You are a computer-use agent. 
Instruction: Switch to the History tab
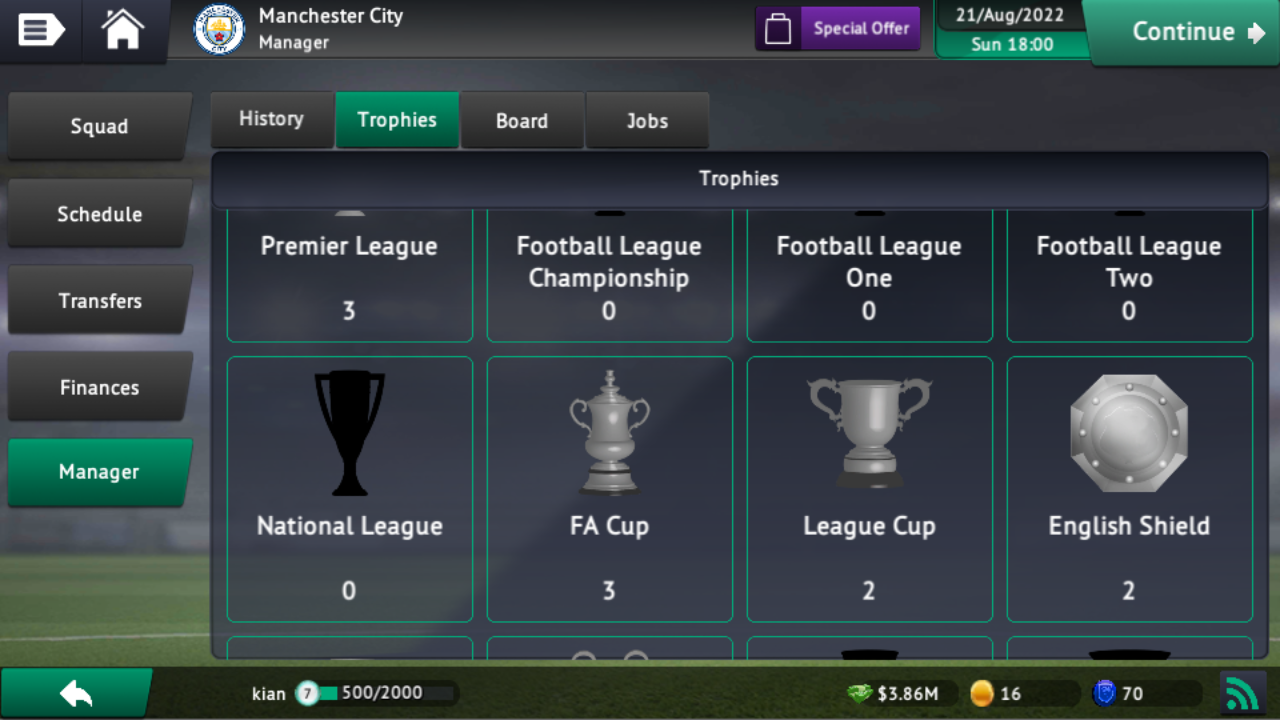[272, 119]
